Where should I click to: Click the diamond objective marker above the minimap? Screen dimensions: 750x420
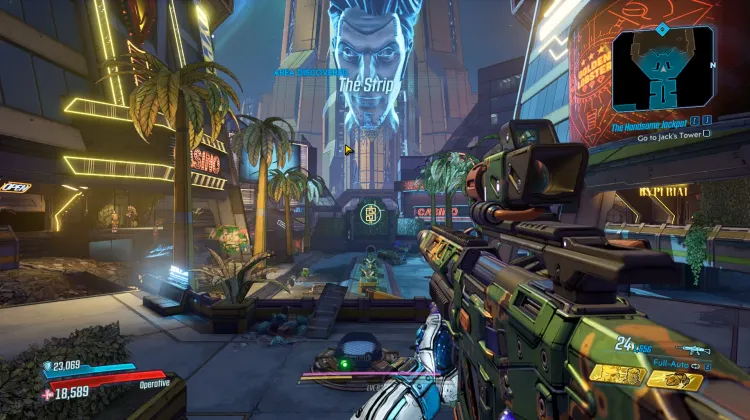point(662,29)
